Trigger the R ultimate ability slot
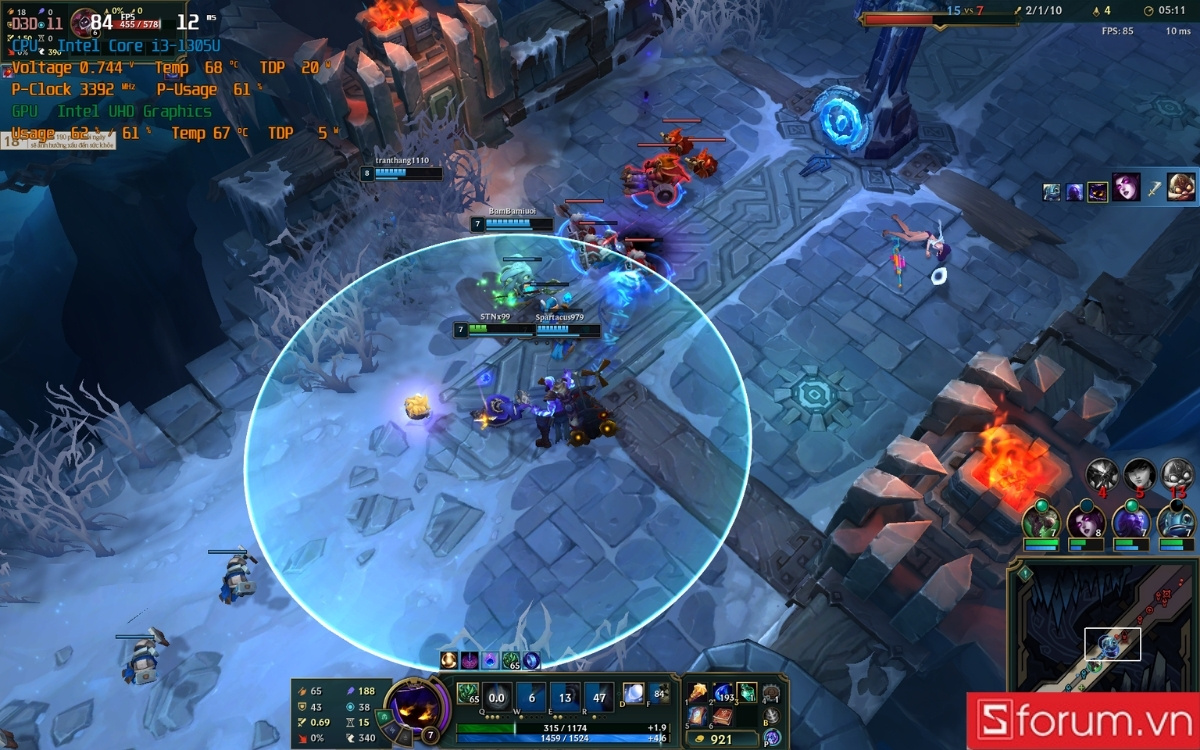Viewport: 1200px width, 750px height. pos(601,698)
